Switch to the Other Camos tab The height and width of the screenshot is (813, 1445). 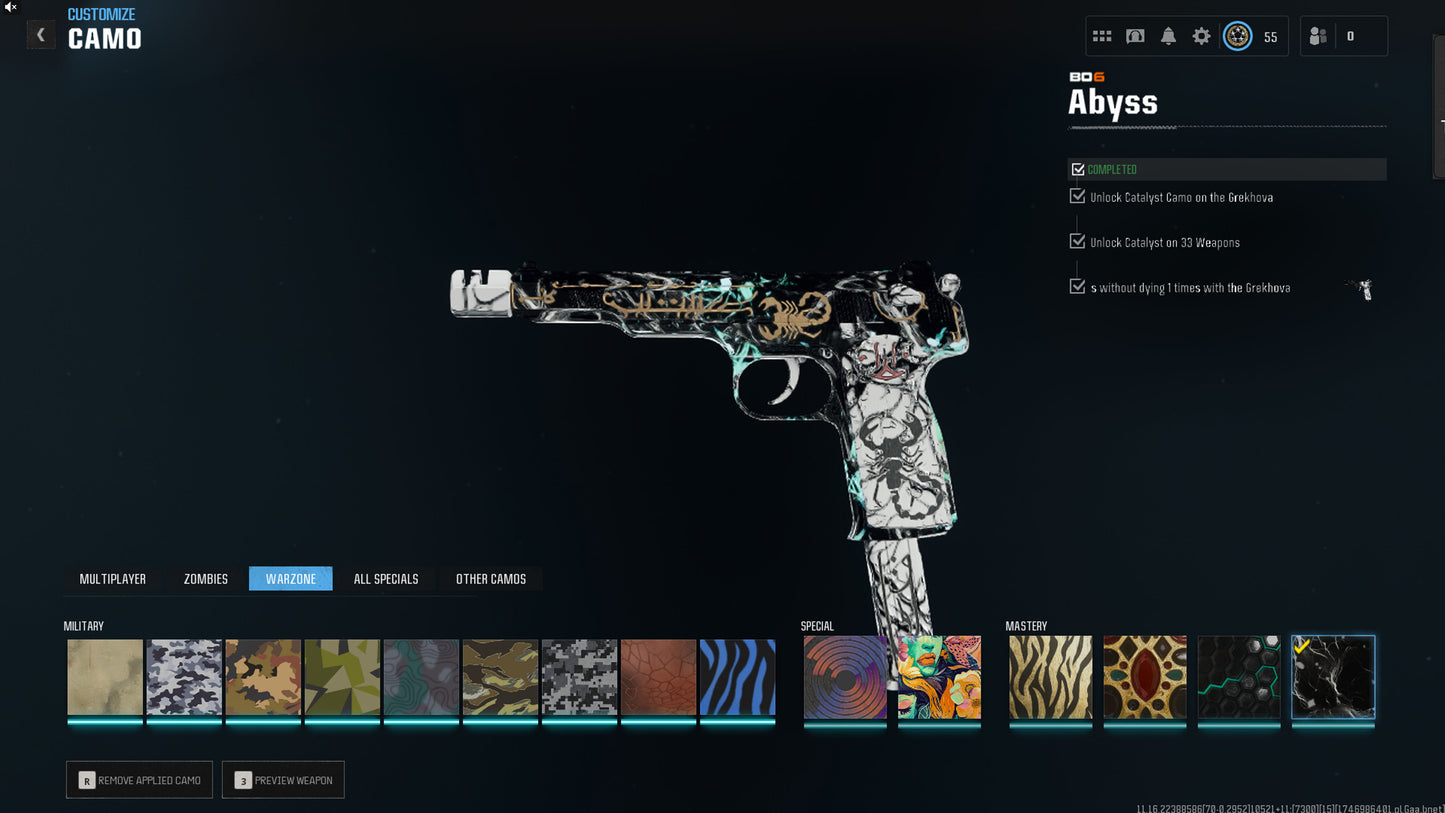click(x=491, y=579)
